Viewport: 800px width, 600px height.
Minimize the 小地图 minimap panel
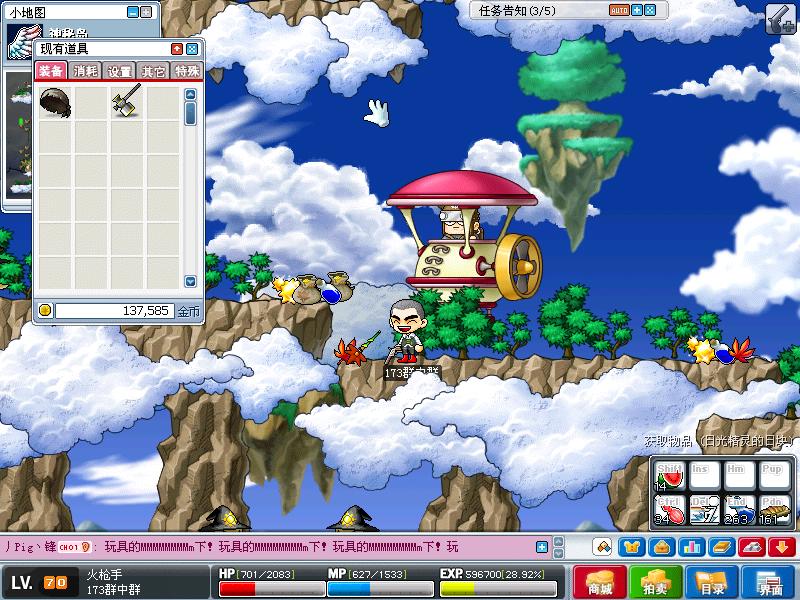[133, 12]
